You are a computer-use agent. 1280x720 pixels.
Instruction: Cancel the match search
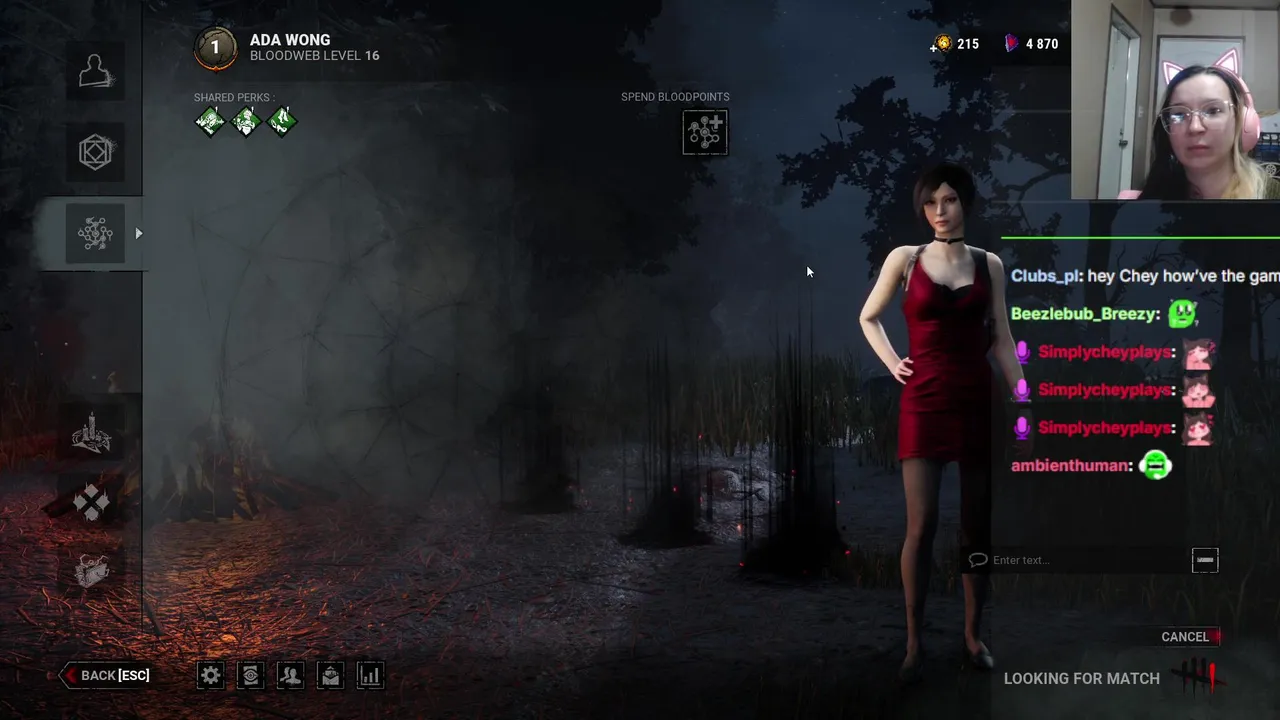(1185, 637)
